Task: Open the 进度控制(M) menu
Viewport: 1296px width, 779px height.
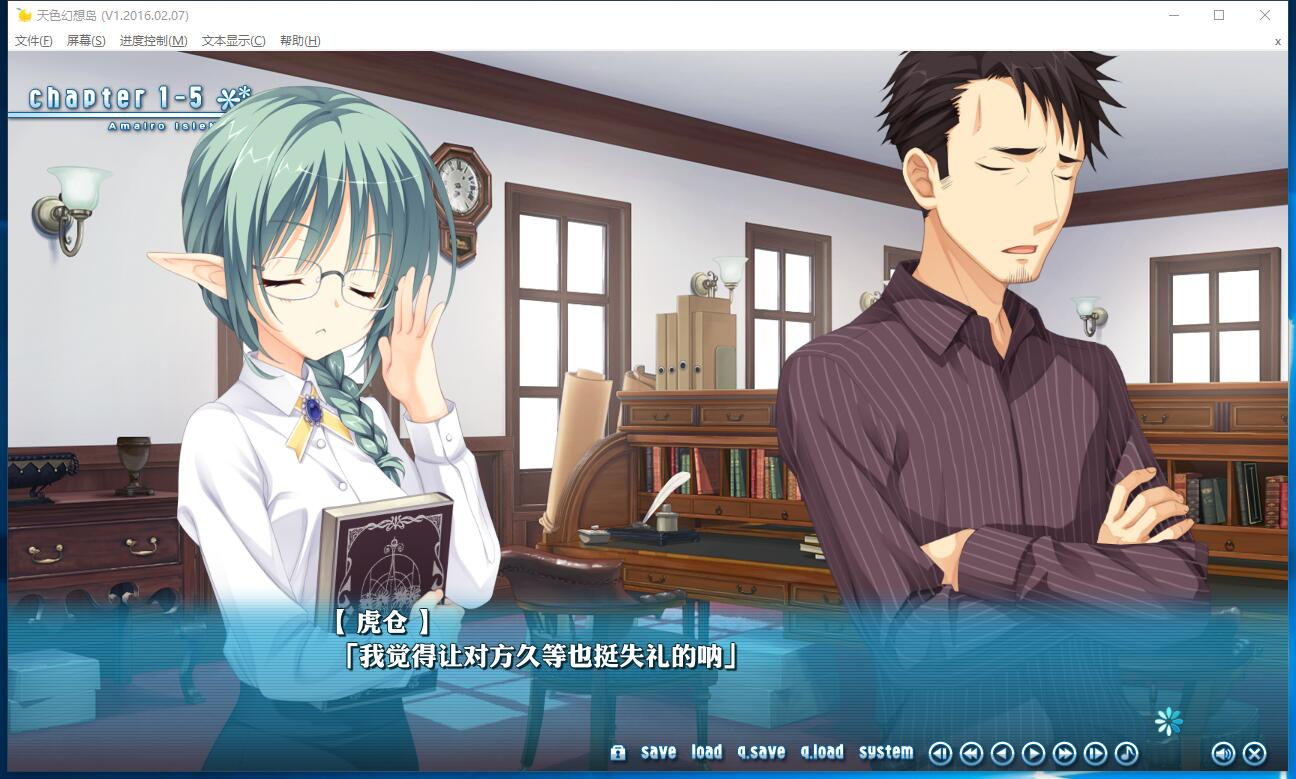Action: [153, 41]
